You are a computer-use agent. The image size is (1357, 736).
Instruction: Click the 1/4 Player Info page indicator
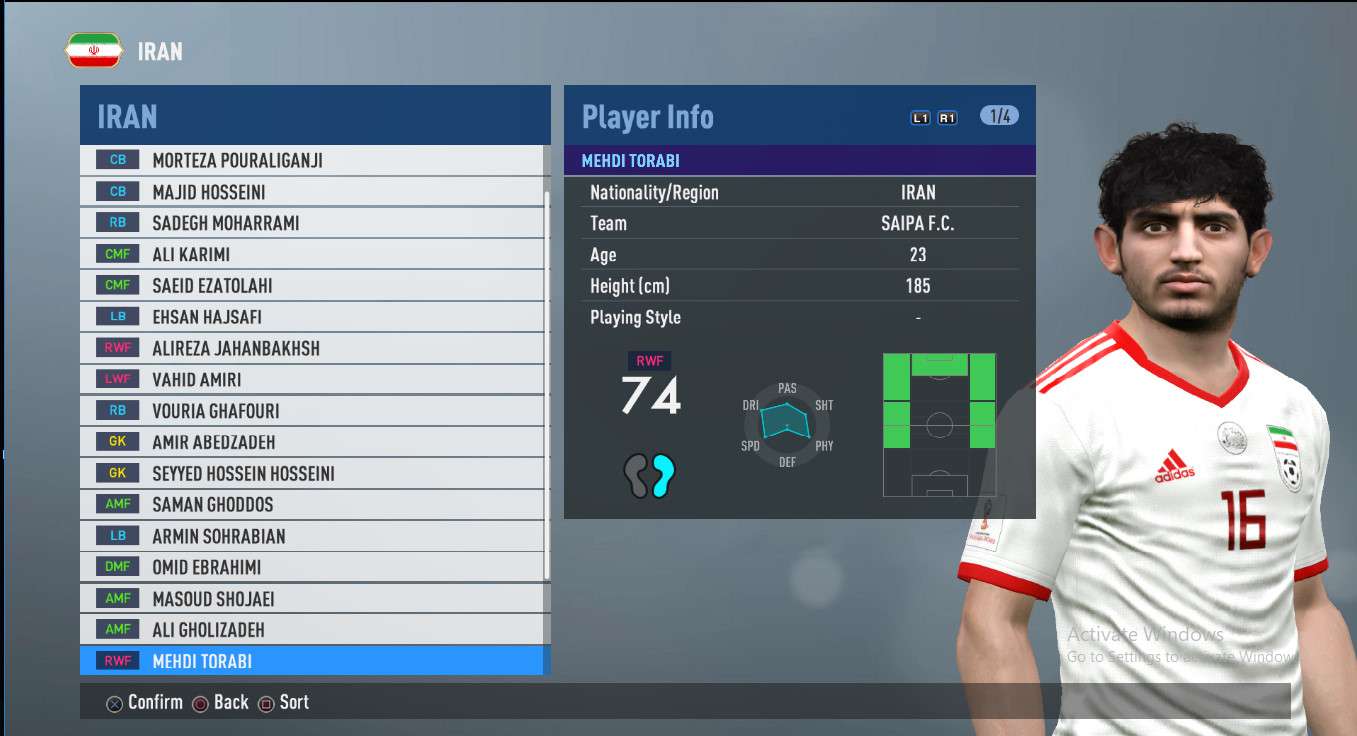(999, 116)
